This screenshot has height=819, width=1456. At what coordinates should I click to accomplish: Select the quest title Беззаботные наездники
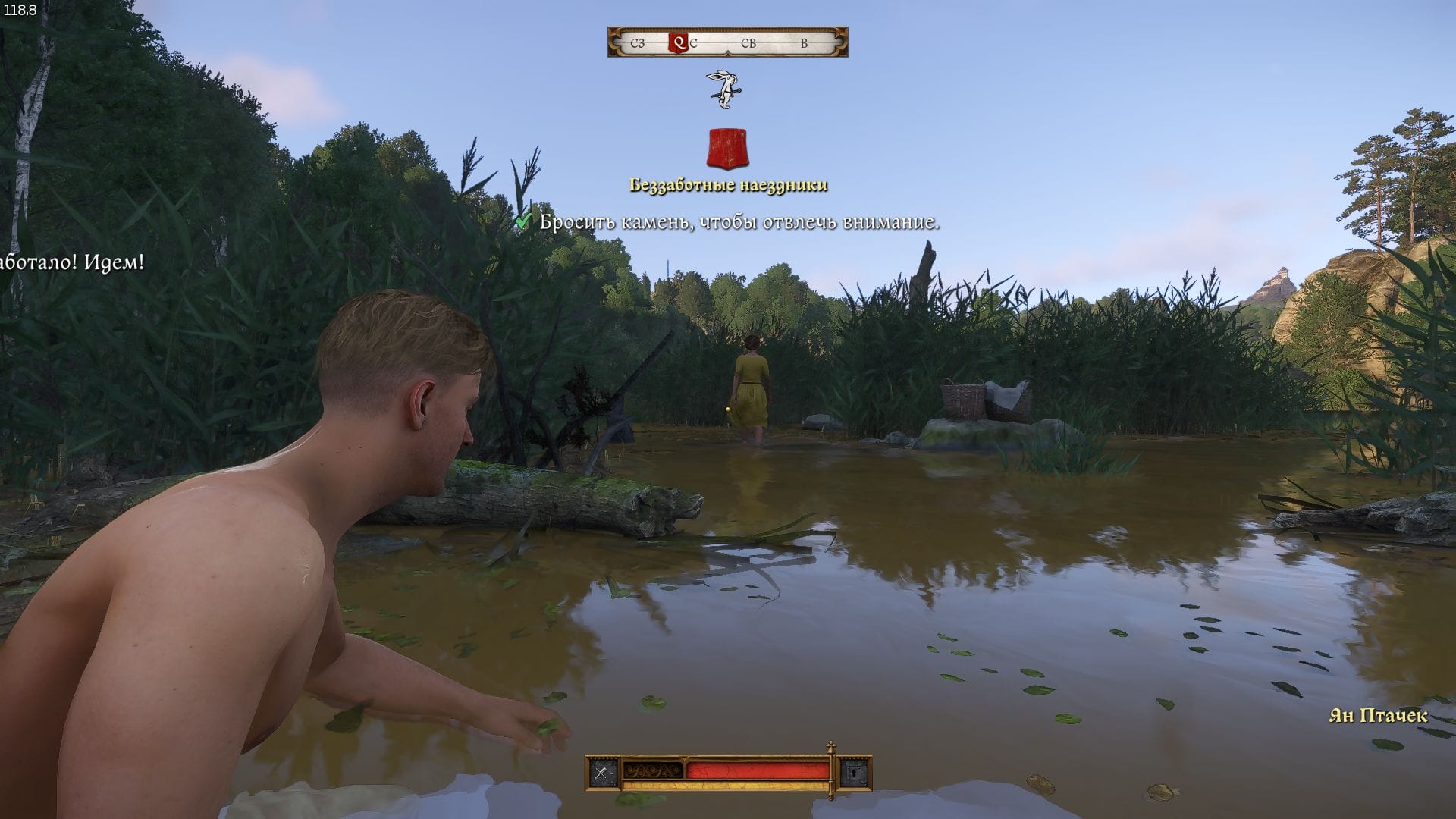tap(728, 185)
